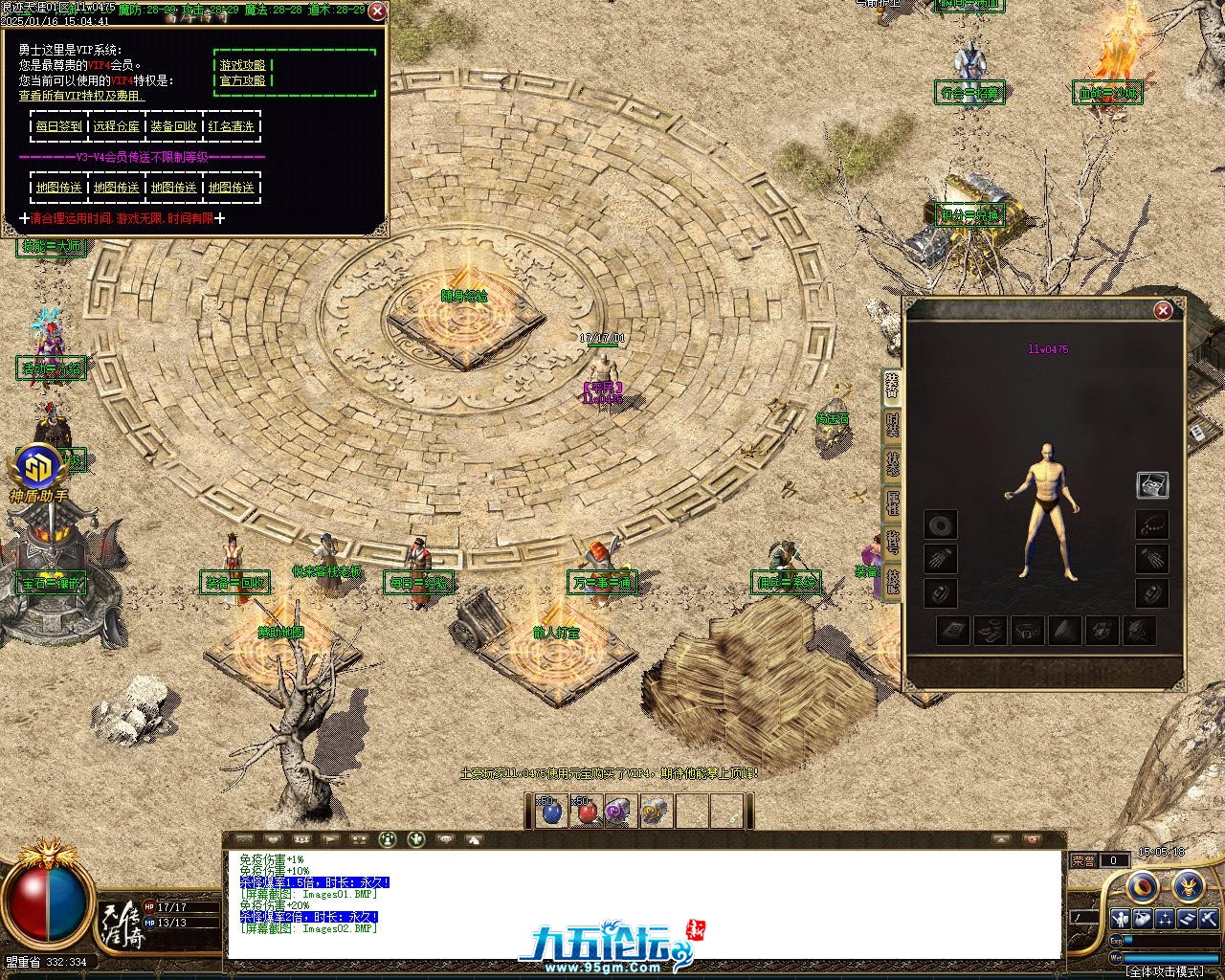Select 装备回收 equipment recycling
This screenshot has height=980, width=1225.
pos(174,126)
